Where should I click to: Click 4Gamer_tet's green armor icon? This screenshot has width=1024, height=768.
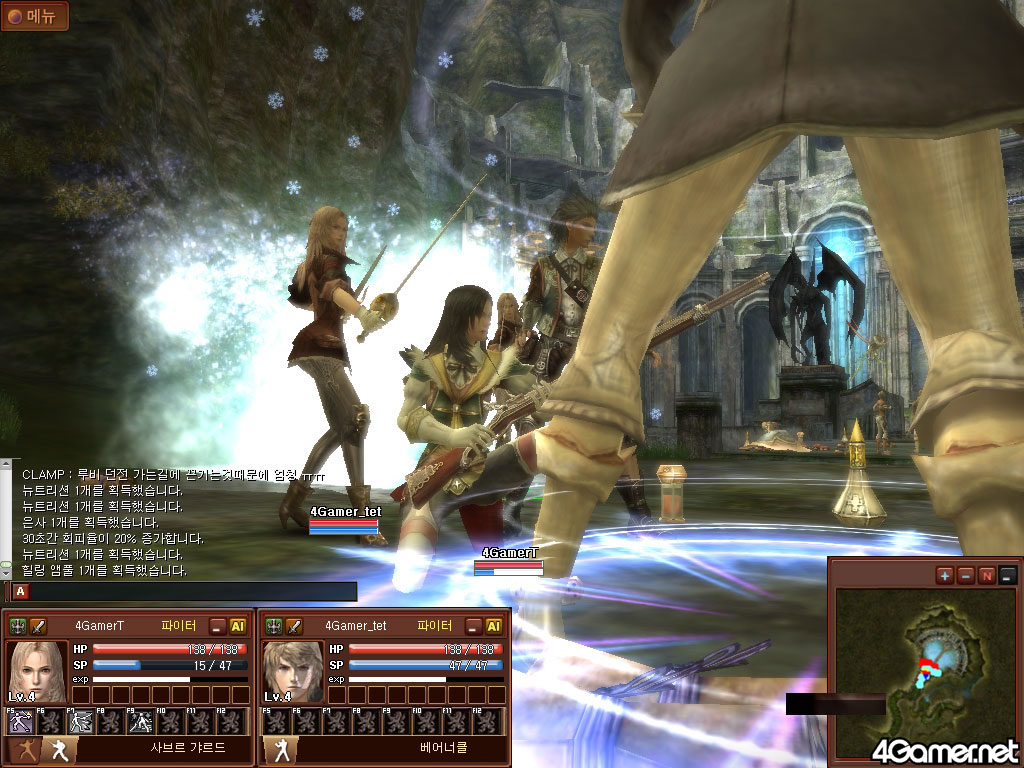pyautogui.click(x=273, y=626)
